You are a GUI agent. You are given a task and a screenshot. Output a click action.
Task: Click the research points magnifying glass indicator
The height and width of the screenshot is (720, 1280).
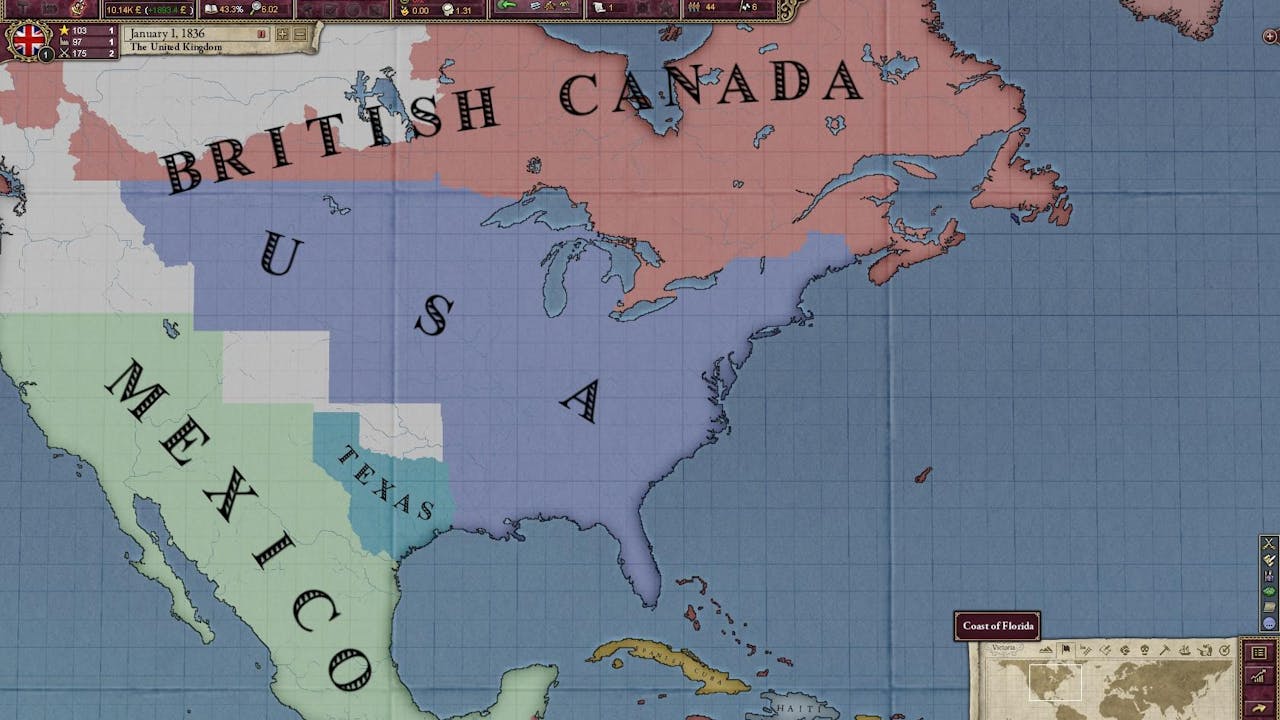point(260,9)
